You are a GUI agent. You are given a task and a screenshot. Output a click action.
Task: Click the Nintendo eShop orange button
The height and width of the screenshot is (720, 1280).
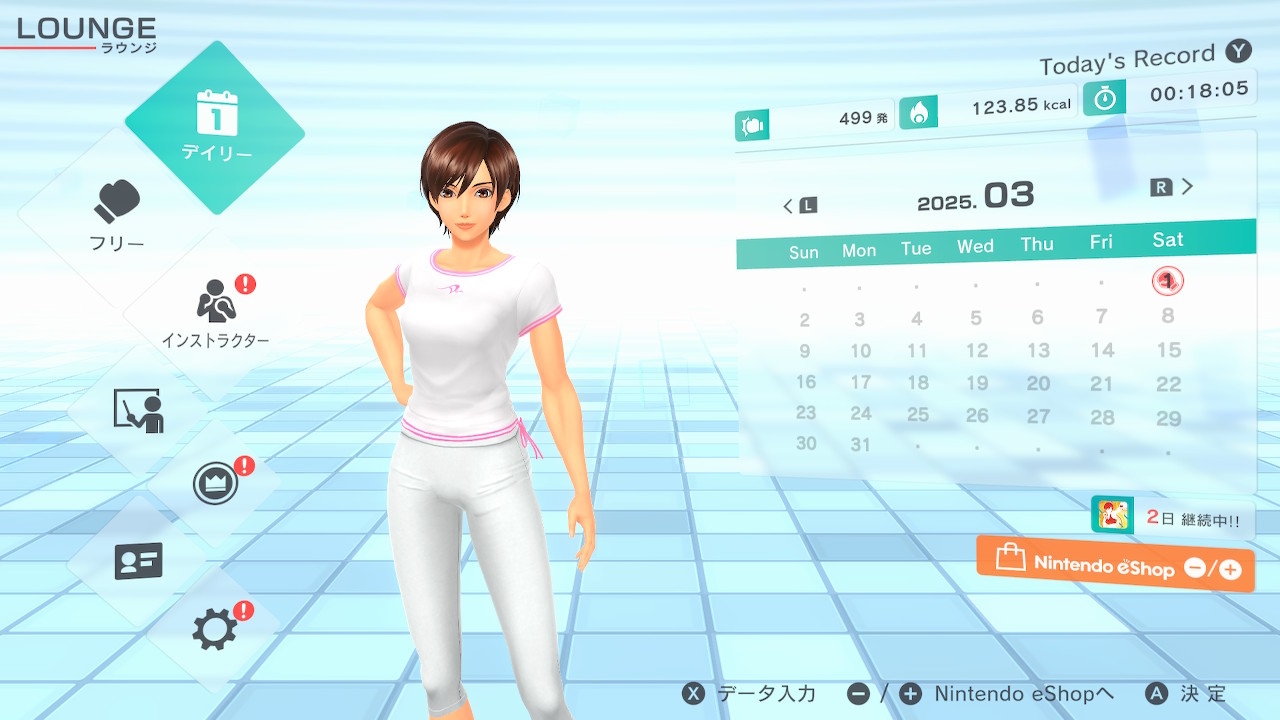[1115, 565]
